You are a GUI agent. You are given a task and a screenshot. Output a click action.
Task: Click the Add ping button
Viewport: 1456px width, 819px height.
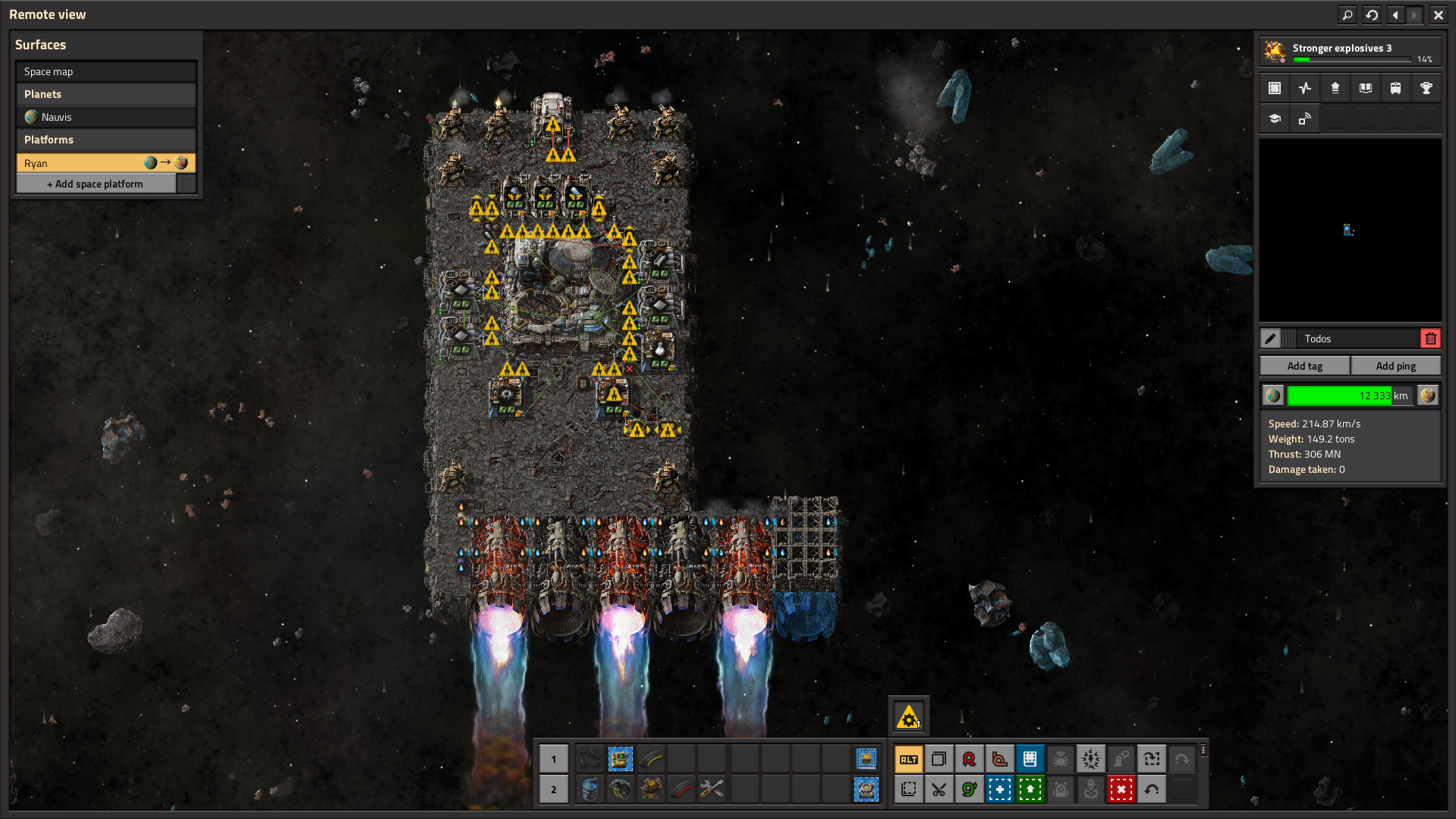[1396, 365]
